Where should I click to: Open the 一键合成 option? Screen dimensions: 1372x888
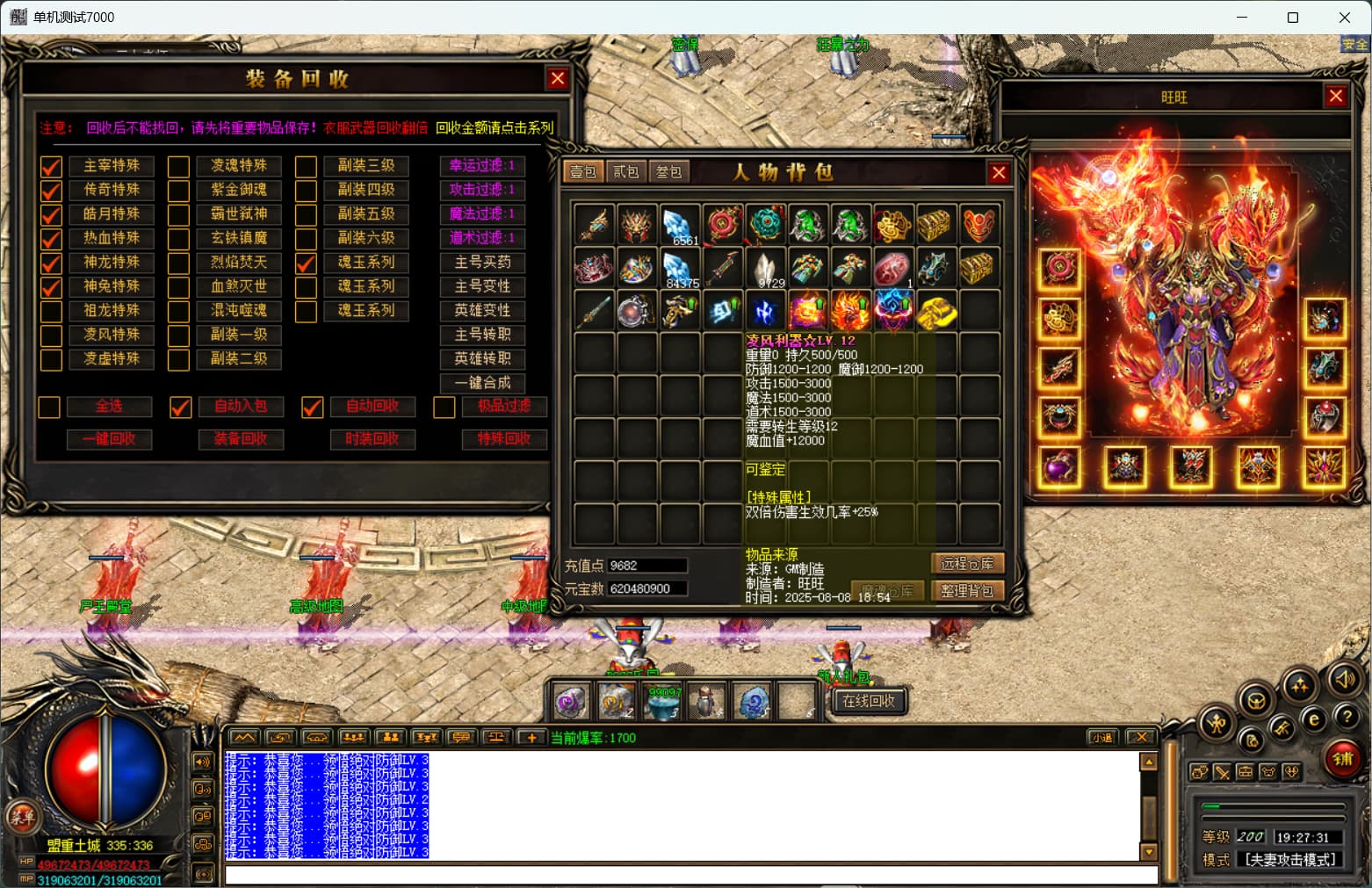point(482,383)
